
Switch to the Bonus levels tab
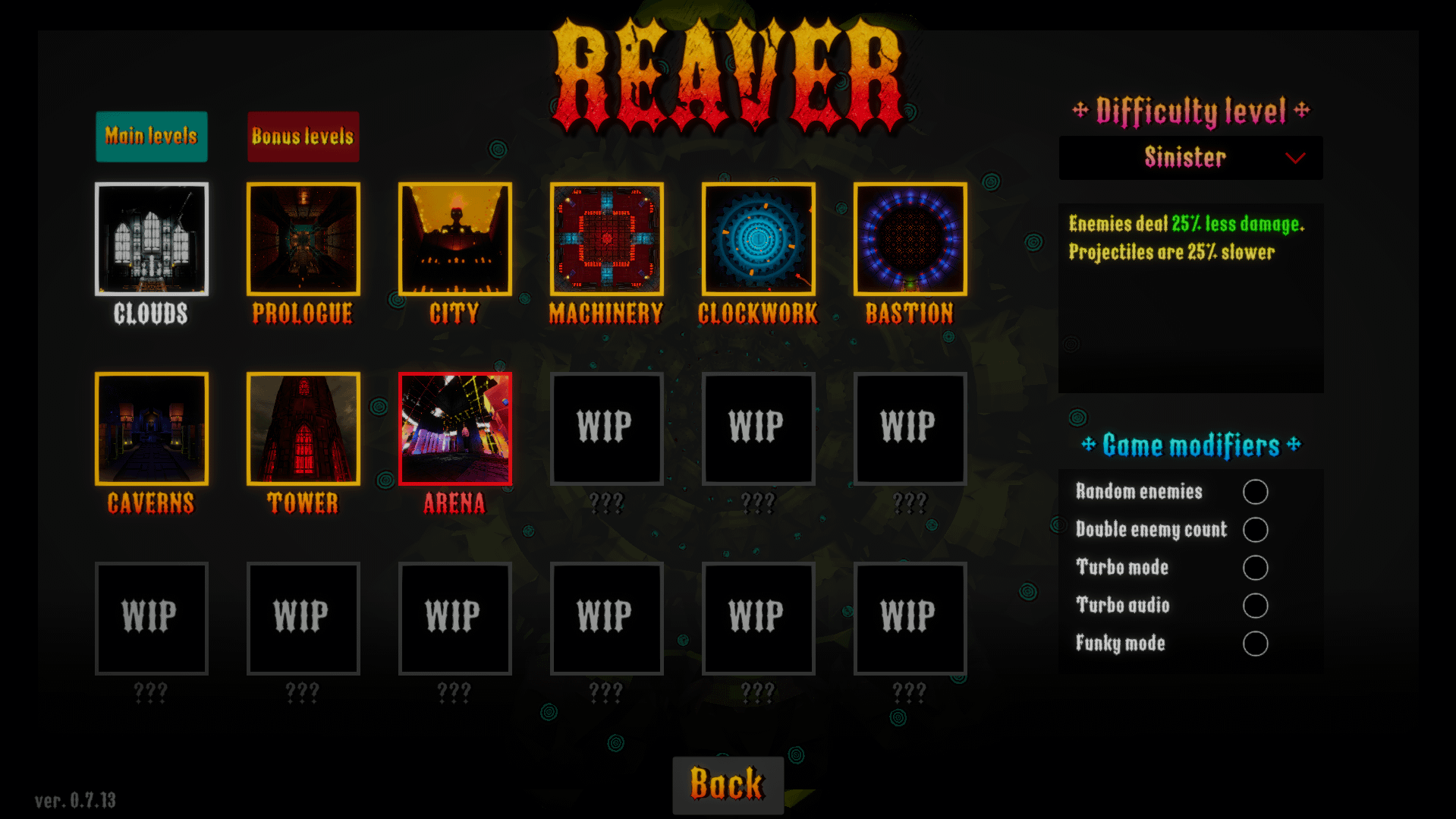(303, 137)
